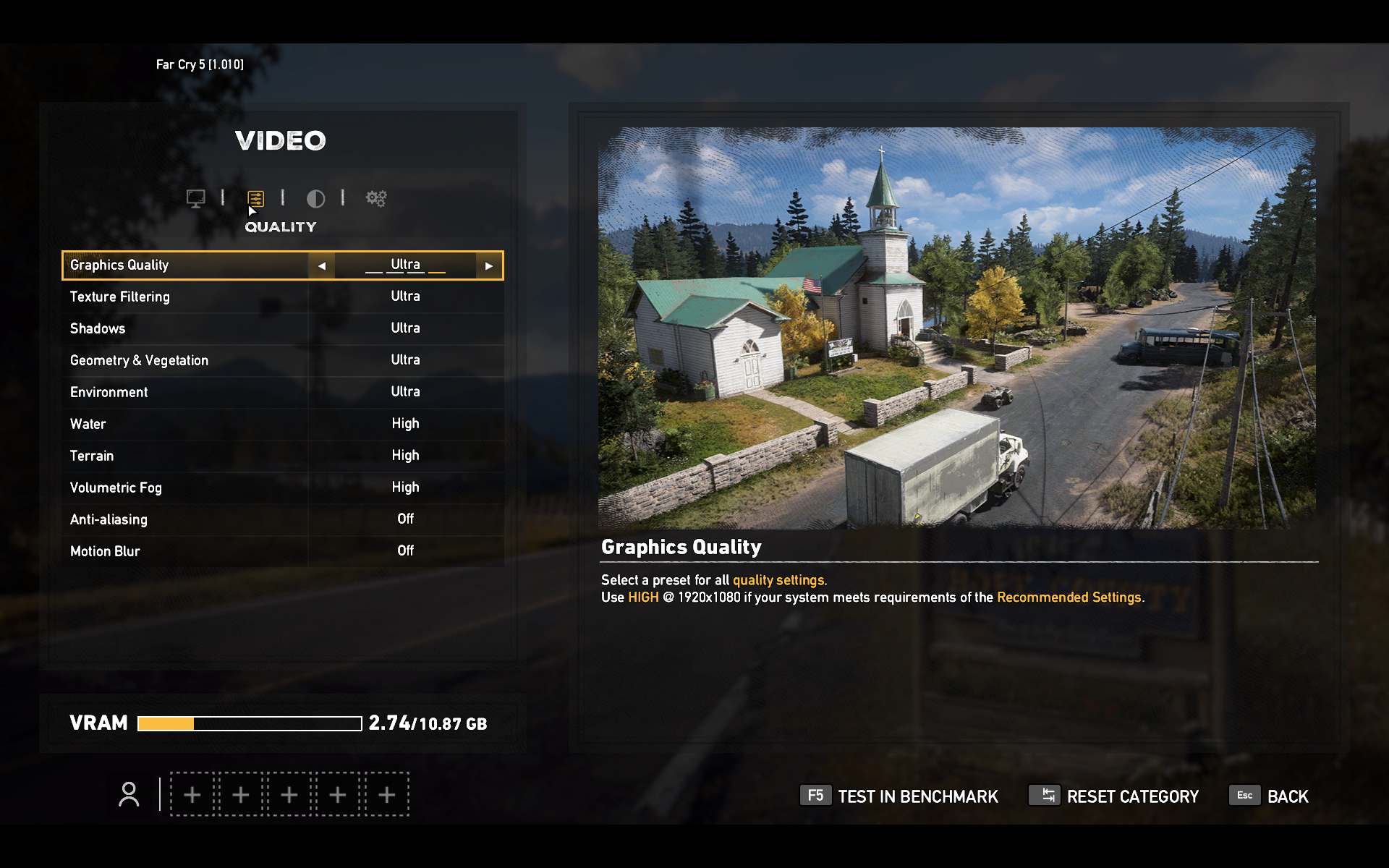The width and height of the screenshot is (1389, 868).
Task: Open the half-circle color tab
Action: coord(315,198)
